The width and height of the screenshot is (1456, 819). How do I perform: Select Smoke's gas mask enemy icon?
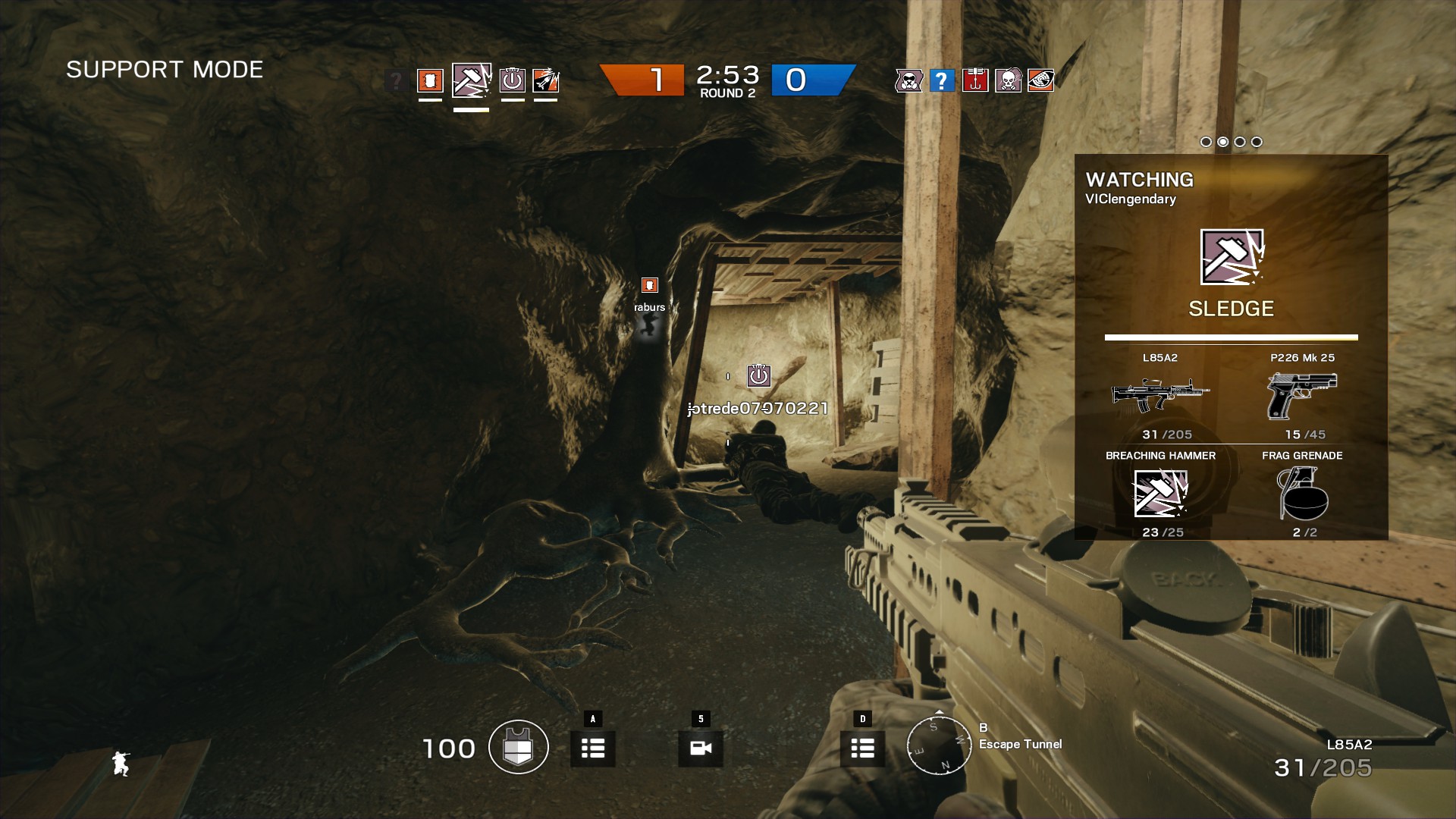[x=908, y=80]
